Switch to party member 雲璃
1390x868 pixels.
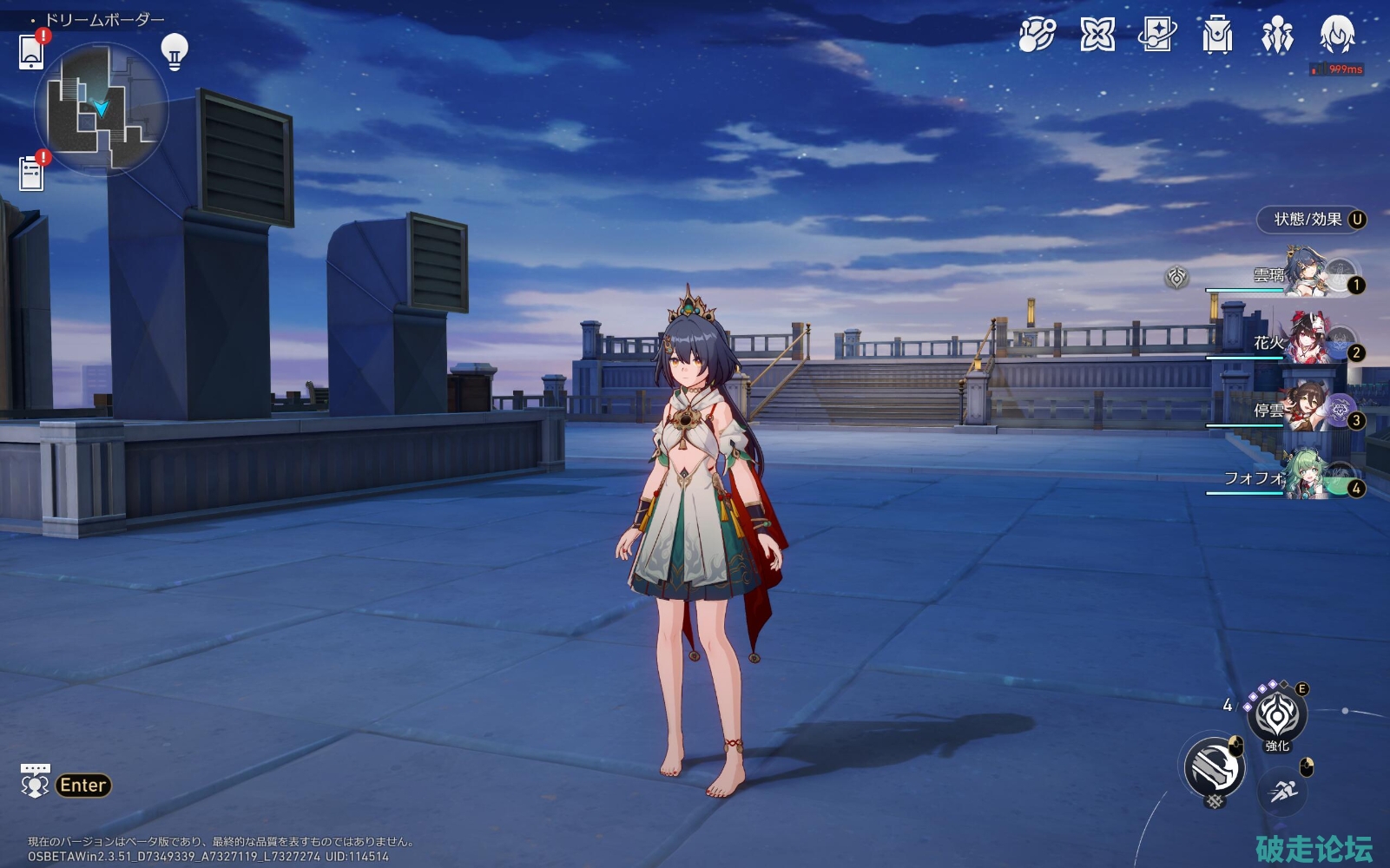(x=1307, y=275)
